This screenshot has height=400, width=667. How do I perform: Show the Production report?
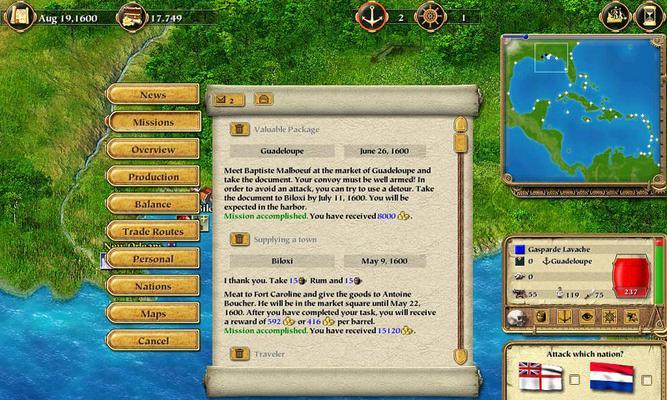coord(152,177)
